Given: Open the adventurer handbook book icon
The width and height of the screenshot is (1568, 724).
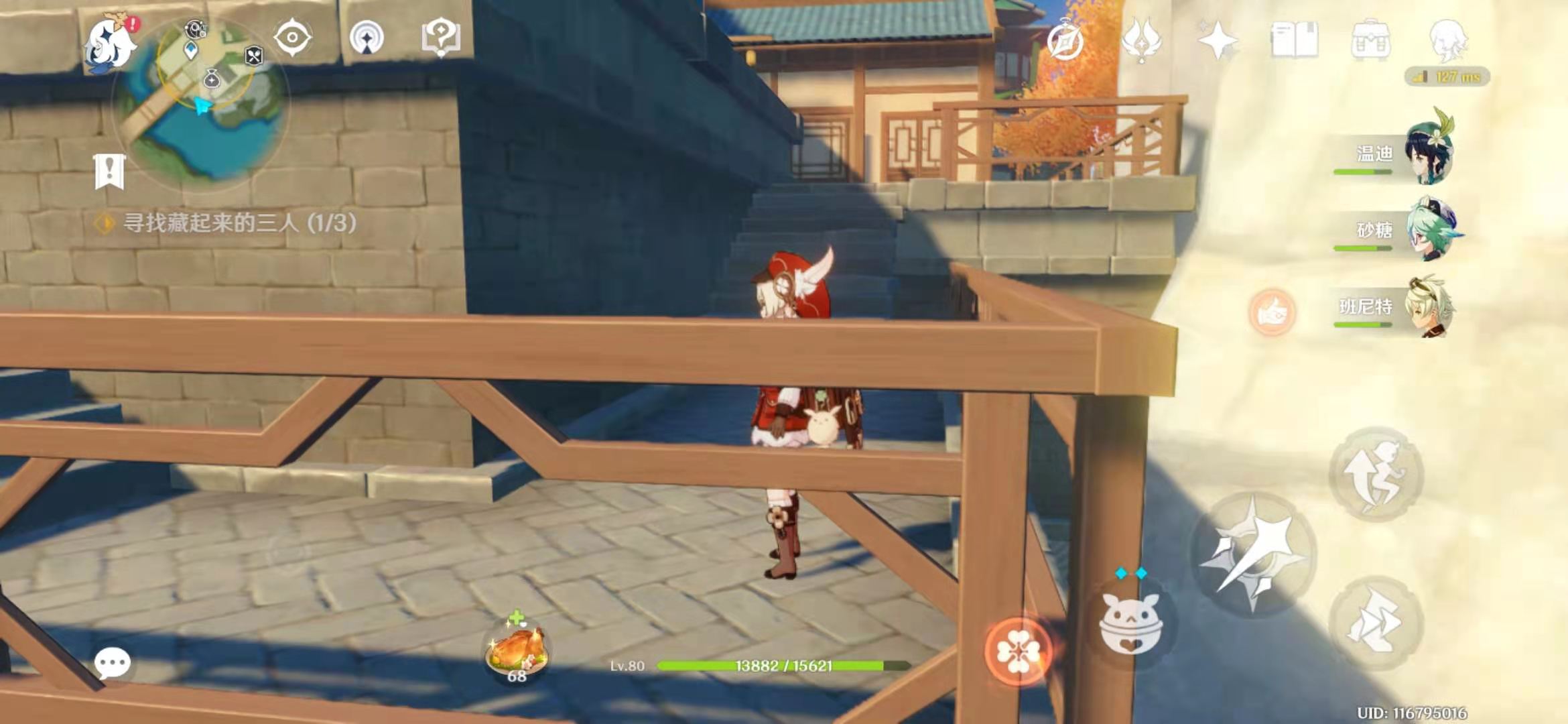Looking at the screenshot, I should point(1295,40).
